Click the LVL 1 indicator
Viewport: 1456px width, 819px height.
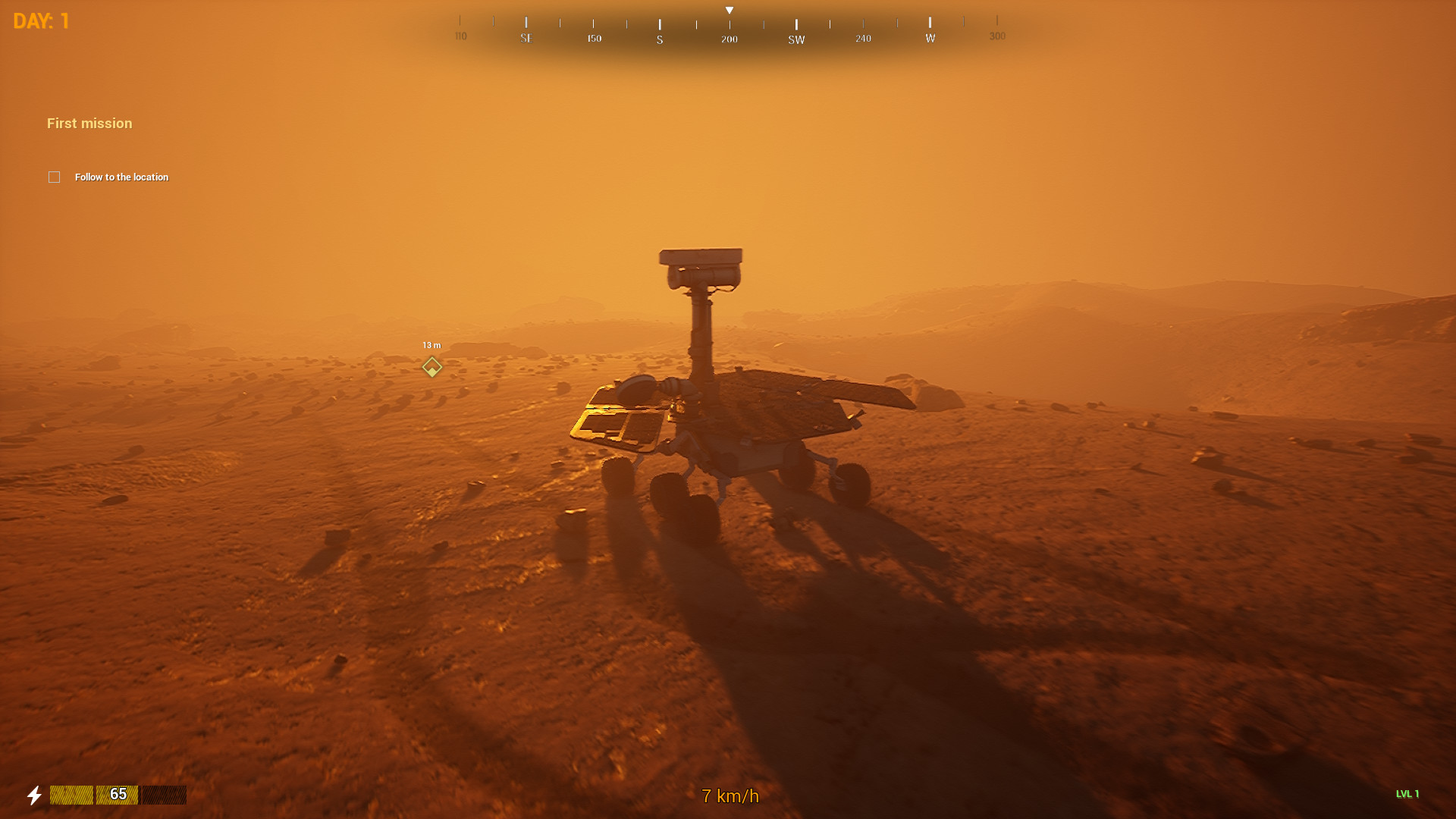coord(1407,794)
